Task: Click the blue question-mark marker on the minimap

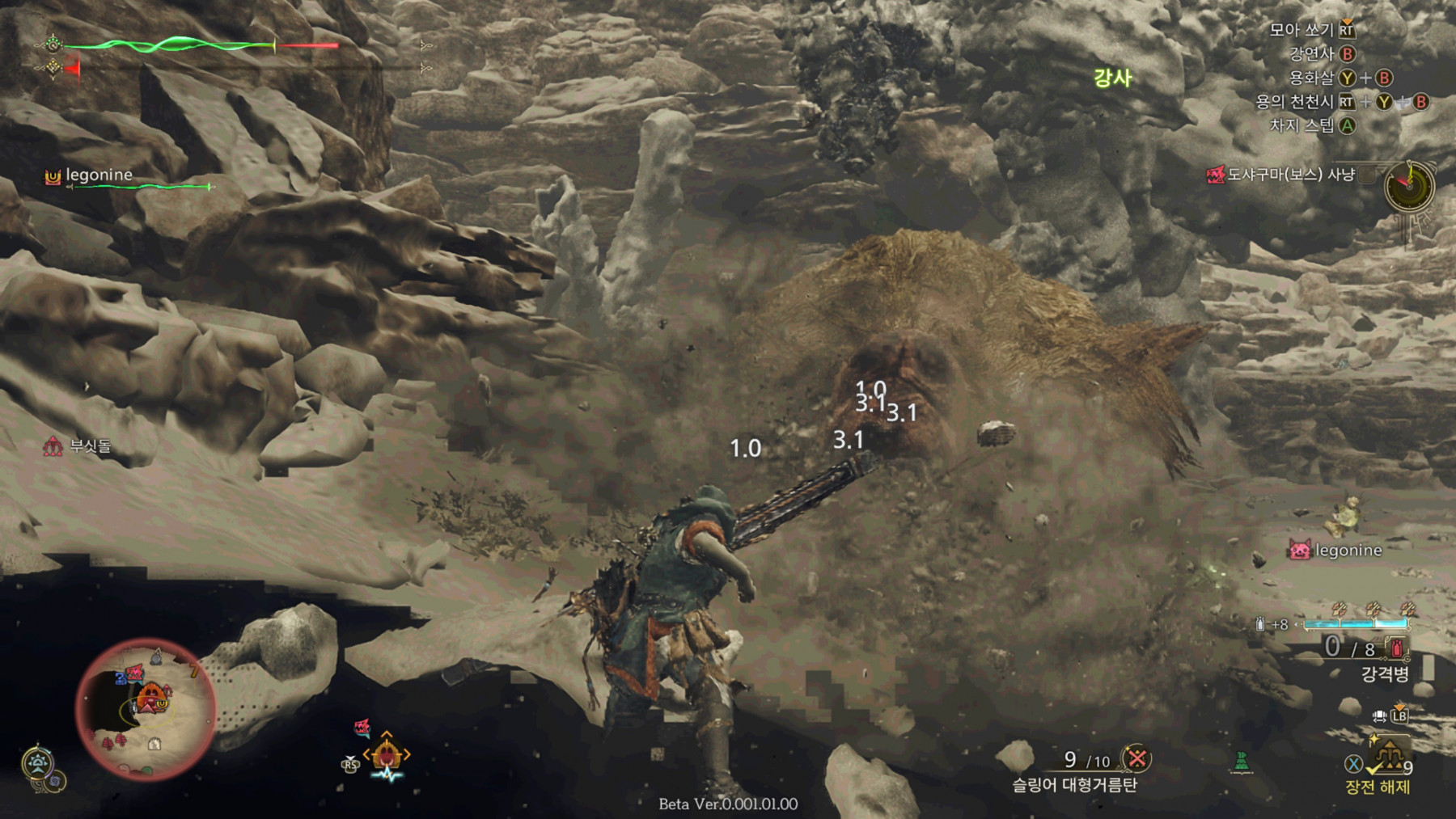Action: pyautogui.click(x=121, y=679)
